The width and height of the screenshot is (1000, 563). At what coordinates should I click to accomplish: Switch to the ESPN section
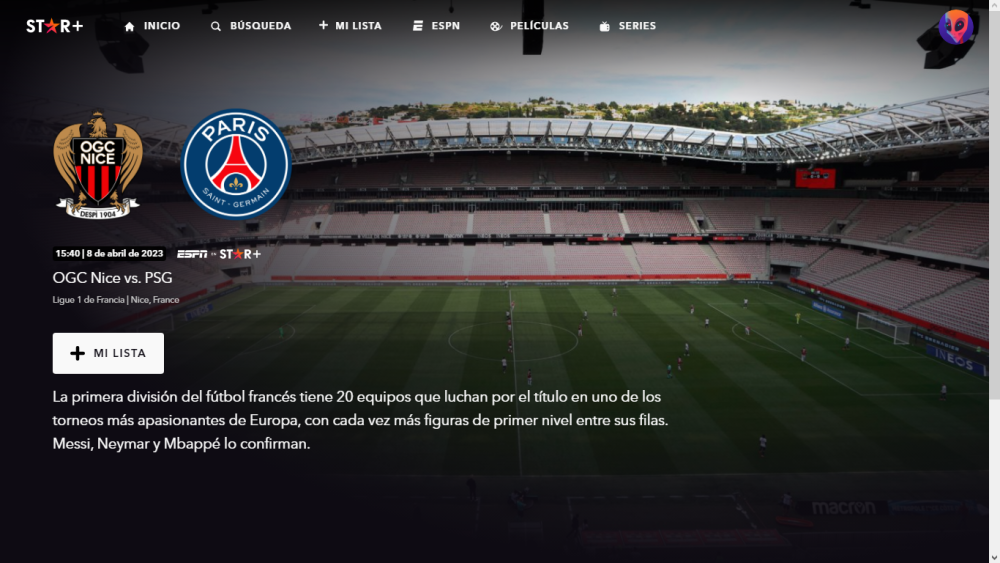pyautogui.click(x=436, y=26)
